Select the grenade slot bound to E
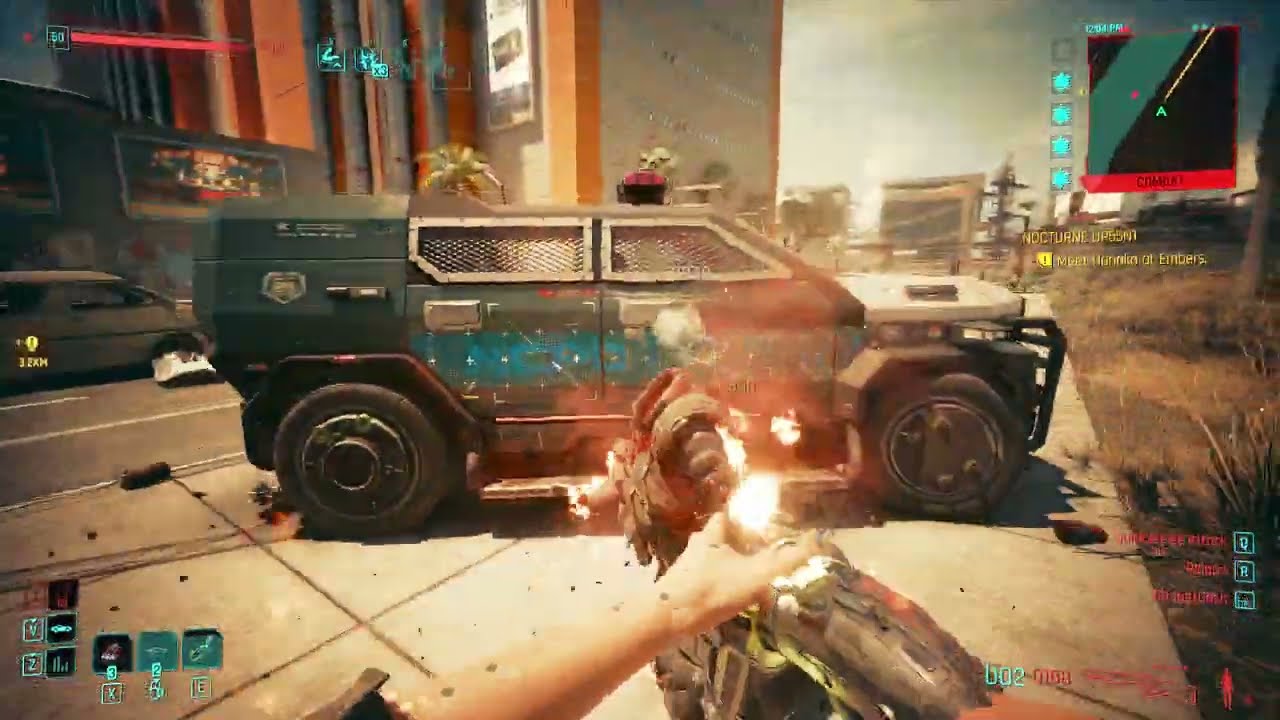This screenshot has width=1280, height=720. coord(200,648)
